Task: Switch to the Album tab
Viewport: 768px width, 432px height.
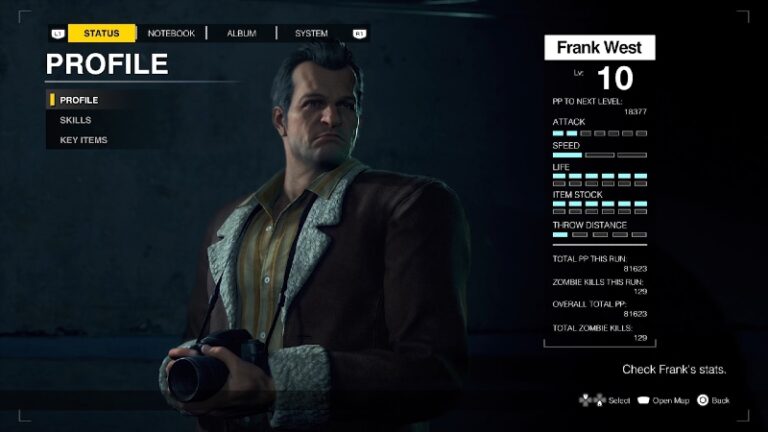Action: coord(241,33)
